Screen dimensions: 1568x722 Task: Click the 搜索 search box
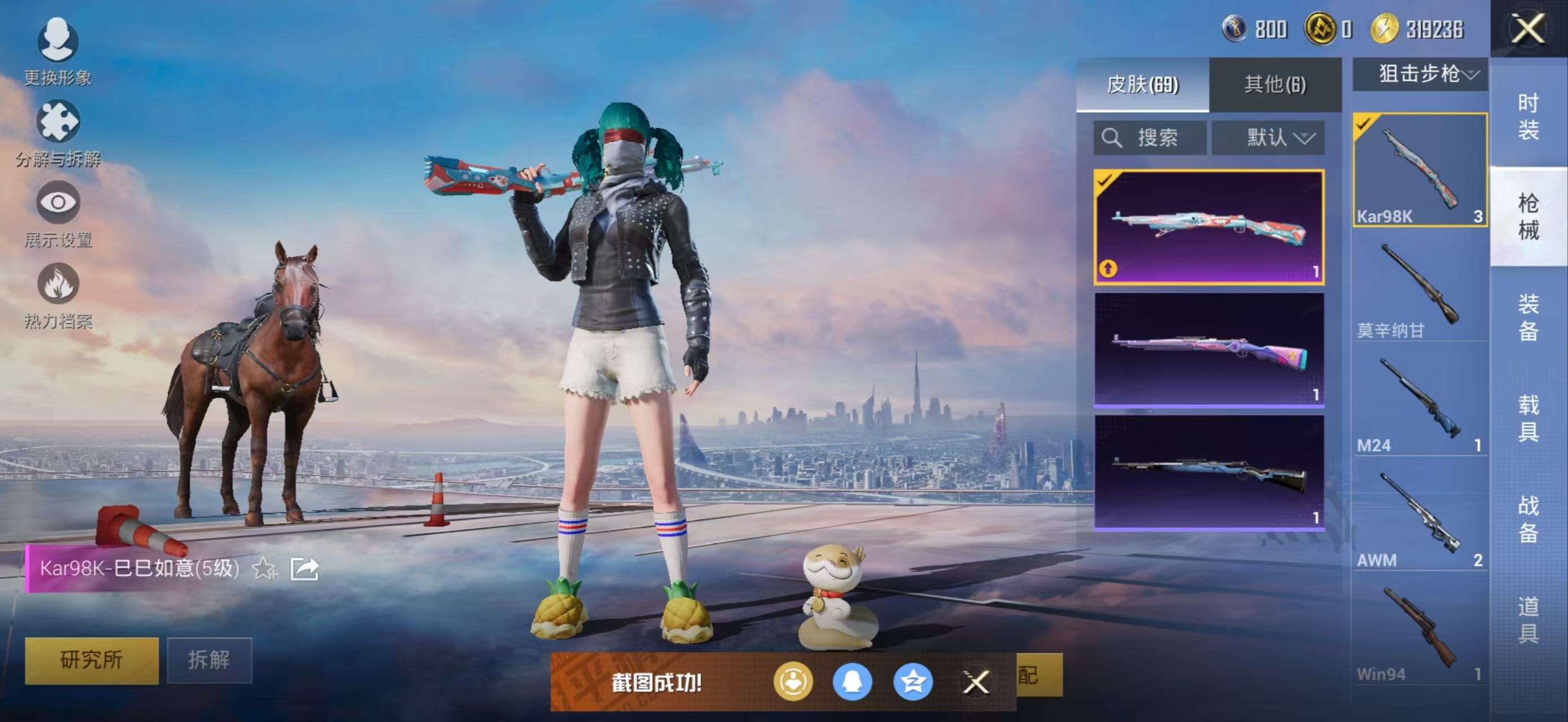pos(1149,138)
